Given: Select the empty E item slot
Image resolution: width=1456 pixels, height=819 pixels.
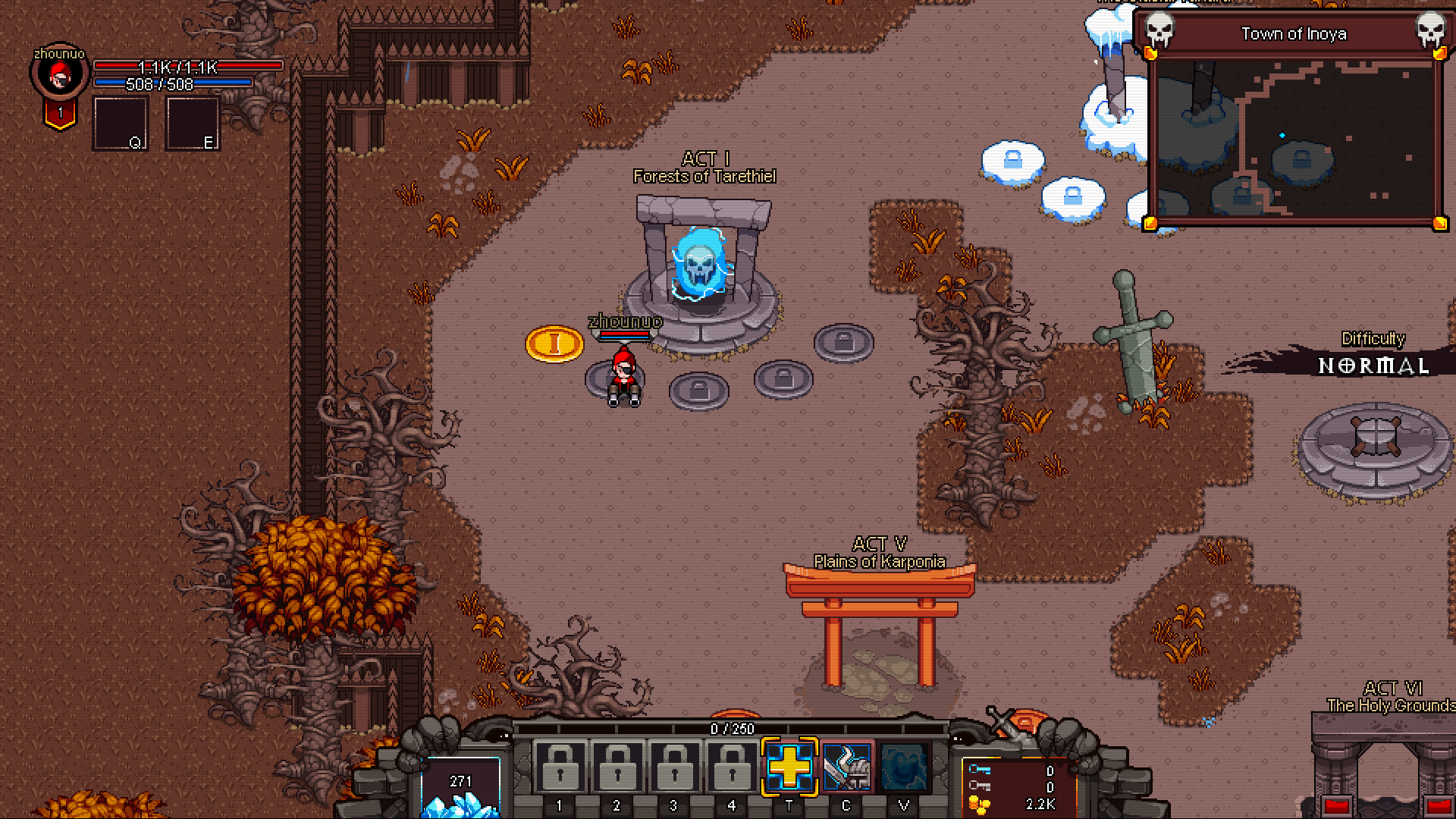Looking at the screenshot, I should (193, 123).
